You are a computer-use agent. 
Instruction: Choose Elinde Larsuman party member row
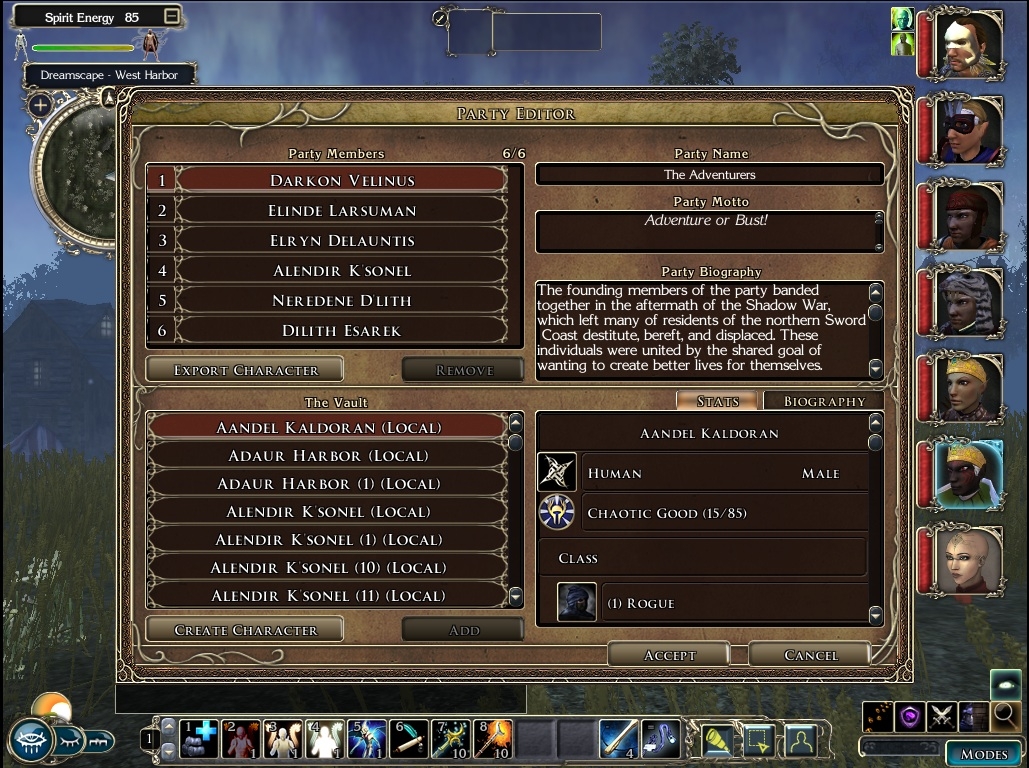[x=341, y=211]
